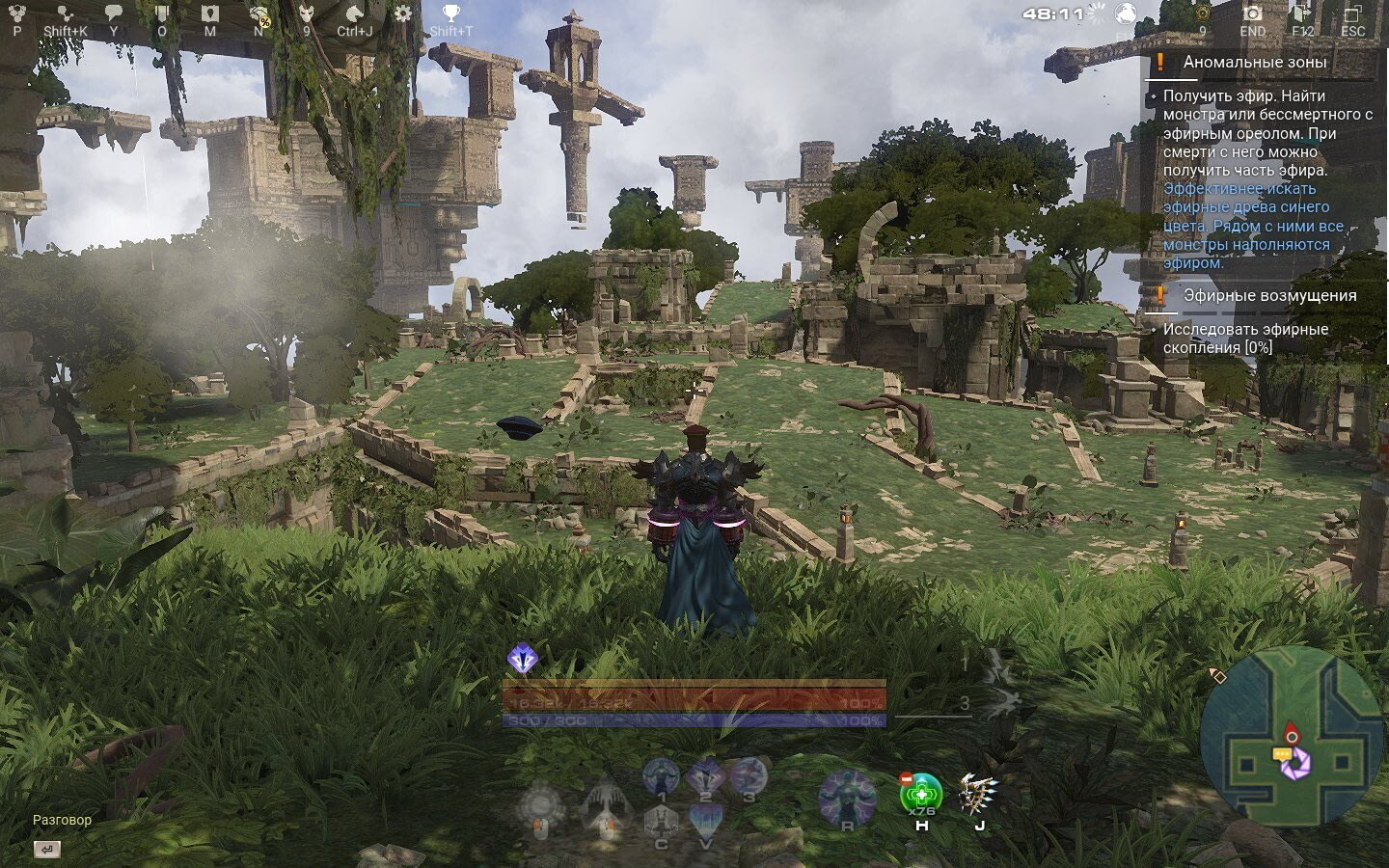
Task: Click the sale tag icon with the percent badge
Action: [259, 13]
